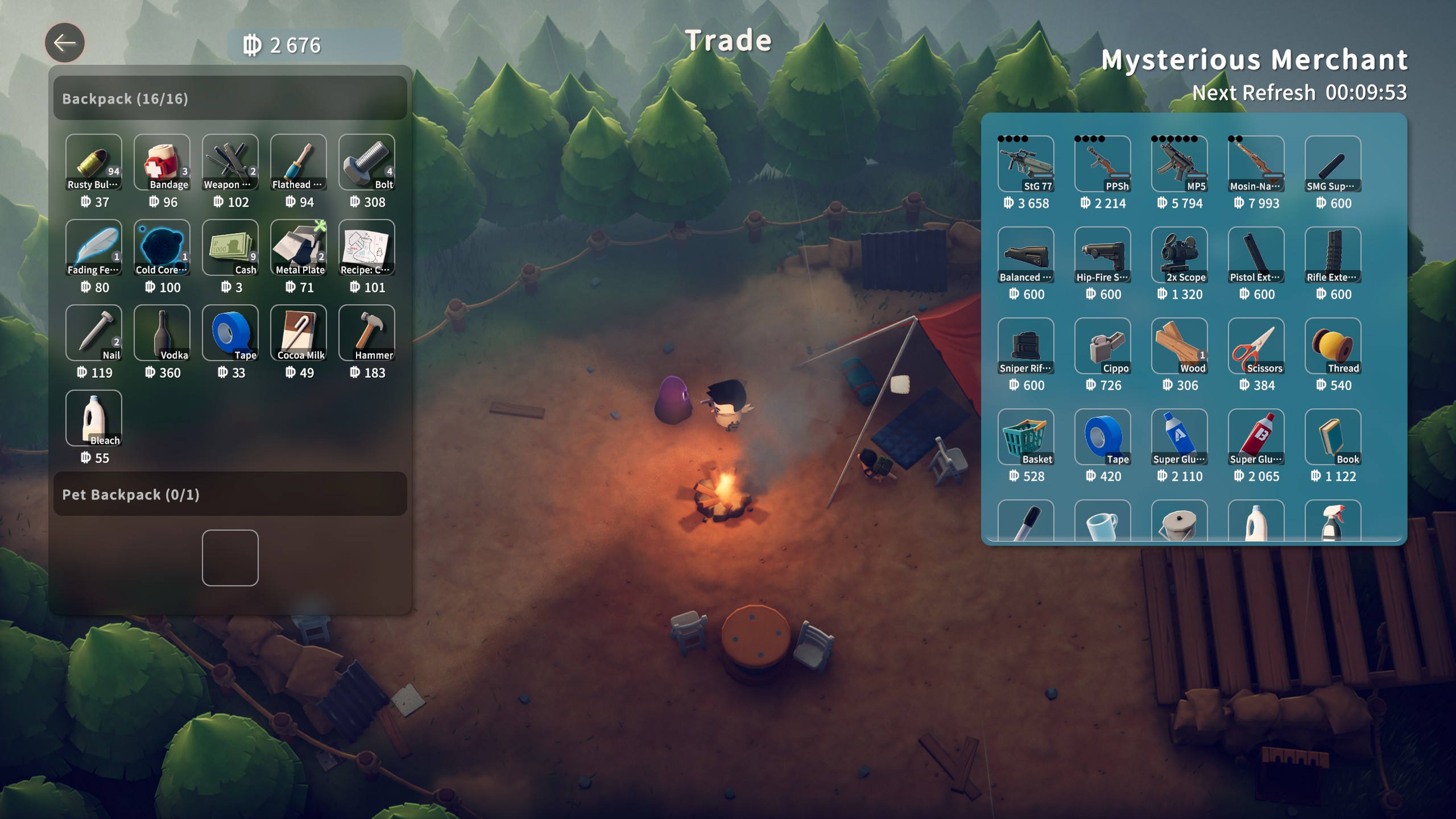Select the Book priced at 1 122

(x=1333, y=437)
